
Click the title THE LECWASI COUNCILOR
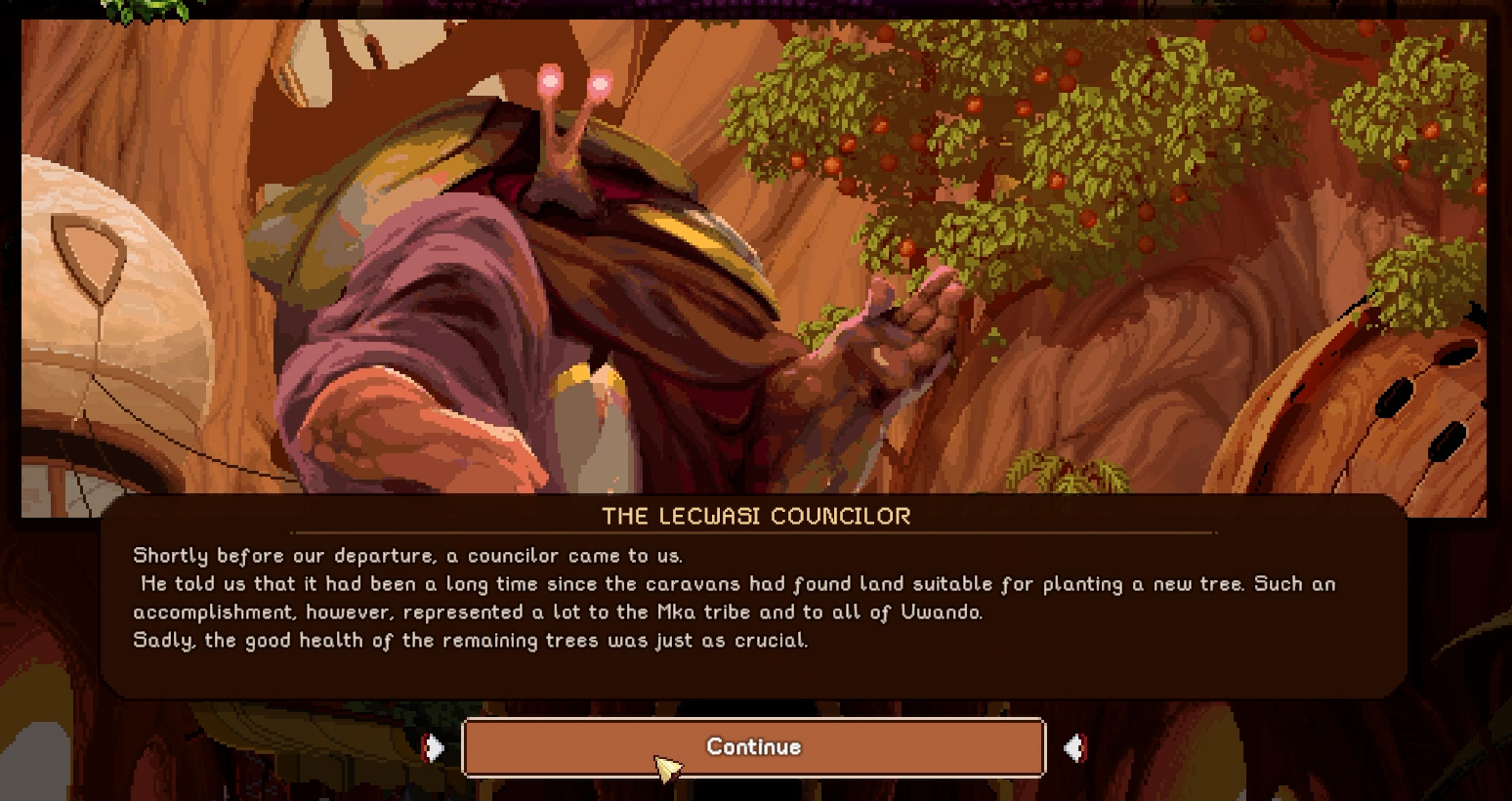coord(753,516)
